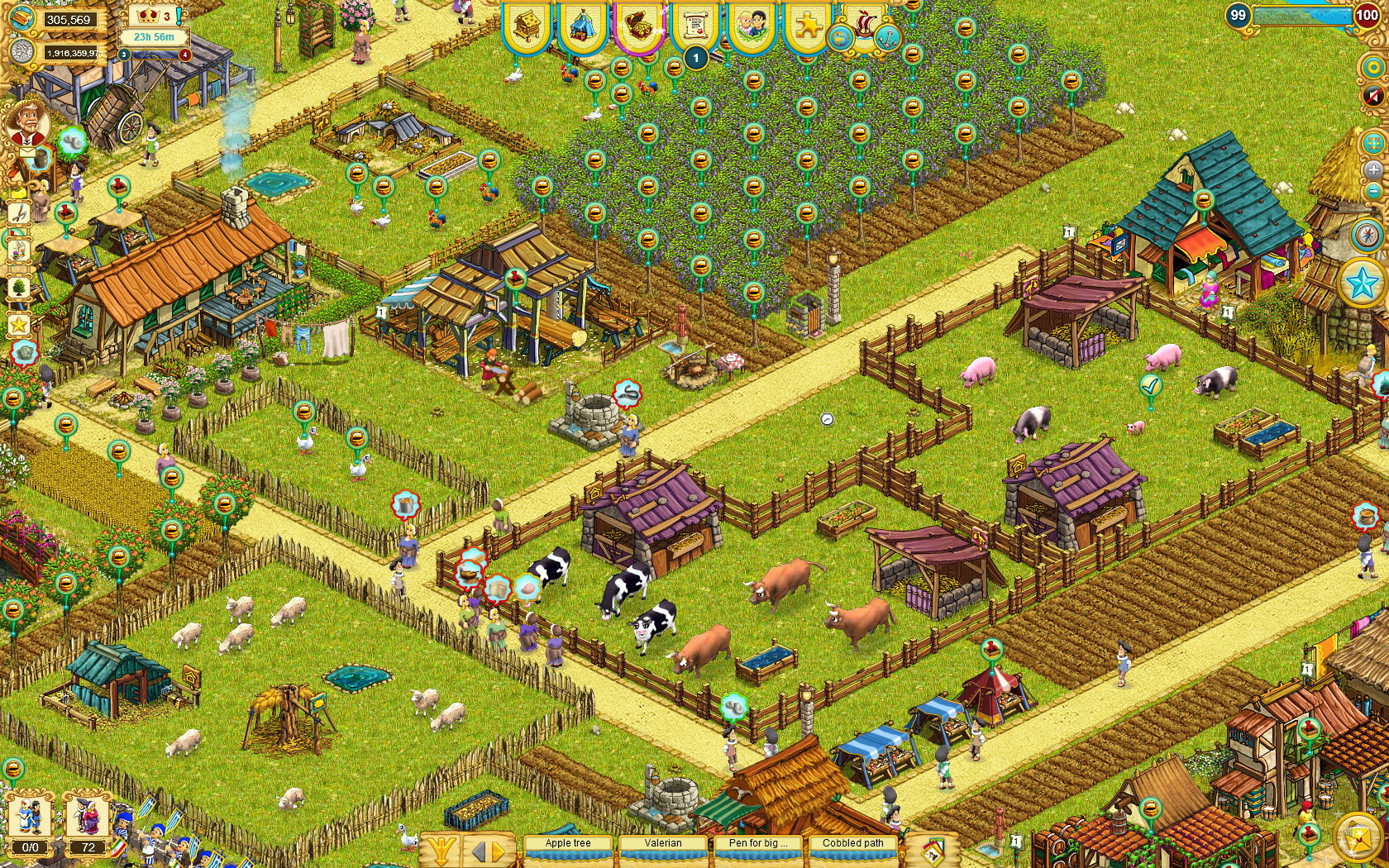The height and width of the screenshot is (868, 1389).
Task: Click the yellow star icon in the left sidebar
Action: [18, 325]
